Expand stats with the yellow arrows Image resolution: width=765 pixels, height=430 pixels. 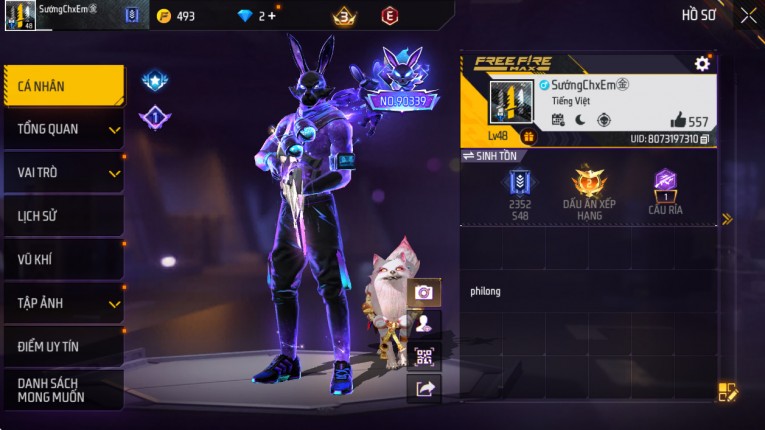coord(727,219)
